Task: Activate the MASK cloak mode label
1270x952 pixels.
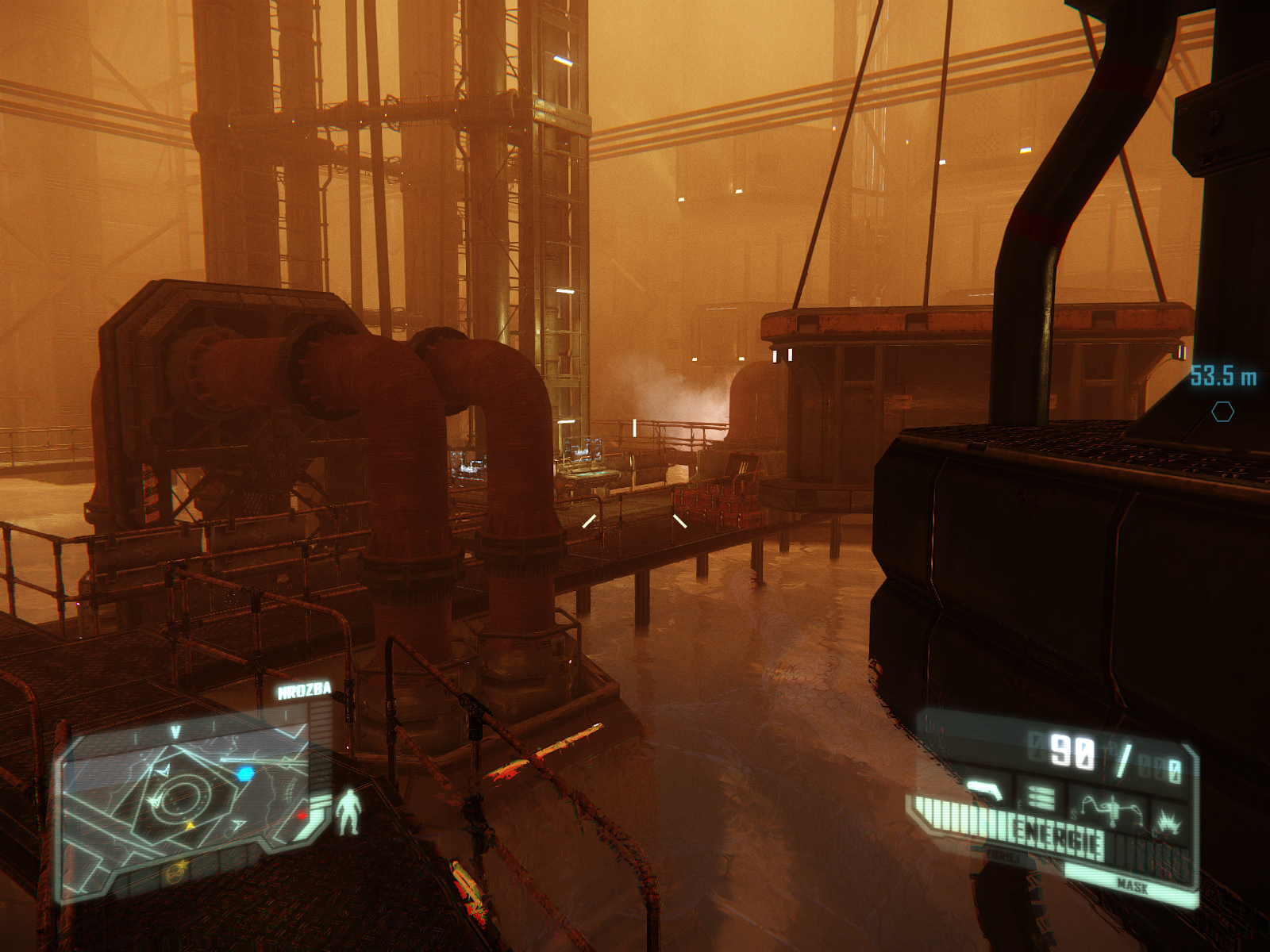Action: pyautogui.click(x=1132, y=885)
